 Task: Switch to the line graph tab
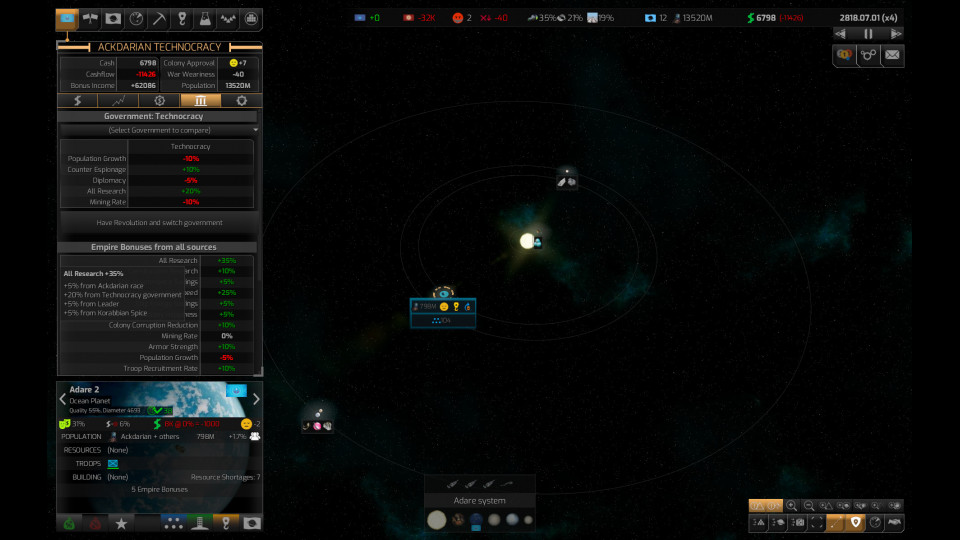119,101
